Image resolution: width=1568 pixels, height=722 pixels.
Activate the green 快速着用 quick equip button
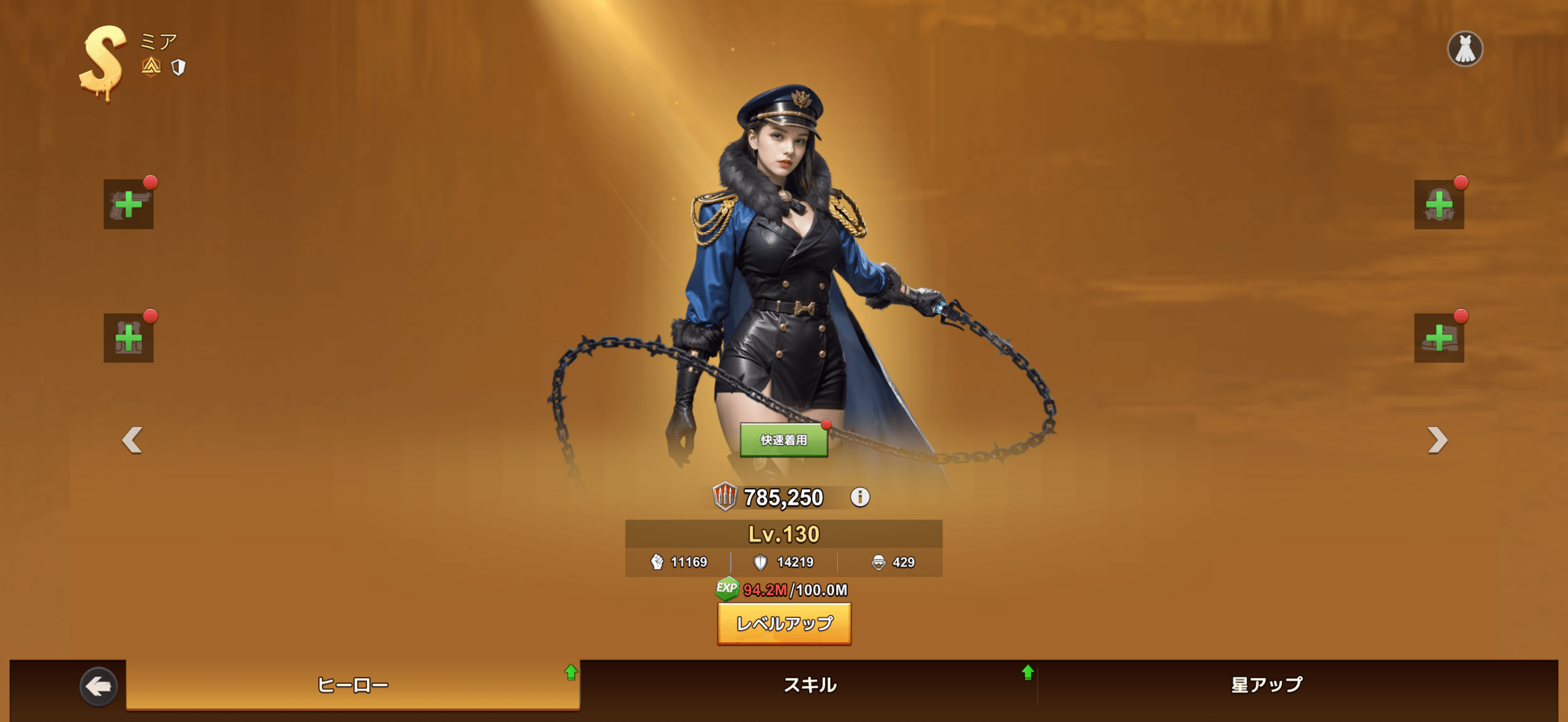tap(783, 440)
